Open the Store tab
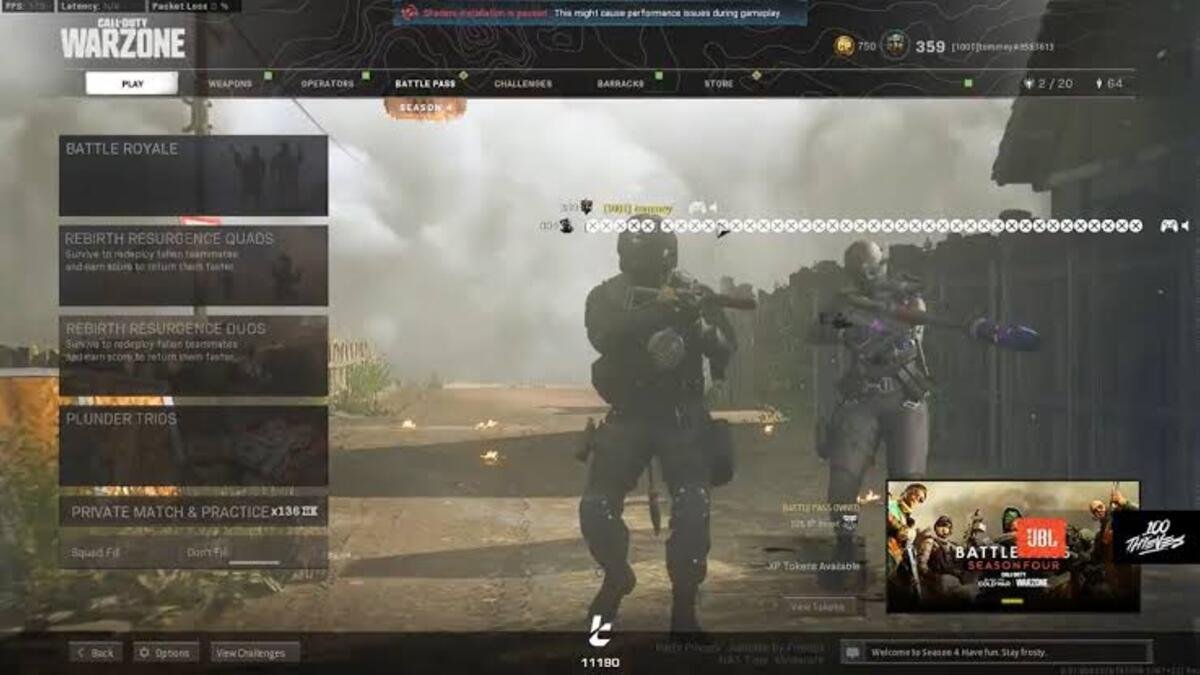 [718, 84]
